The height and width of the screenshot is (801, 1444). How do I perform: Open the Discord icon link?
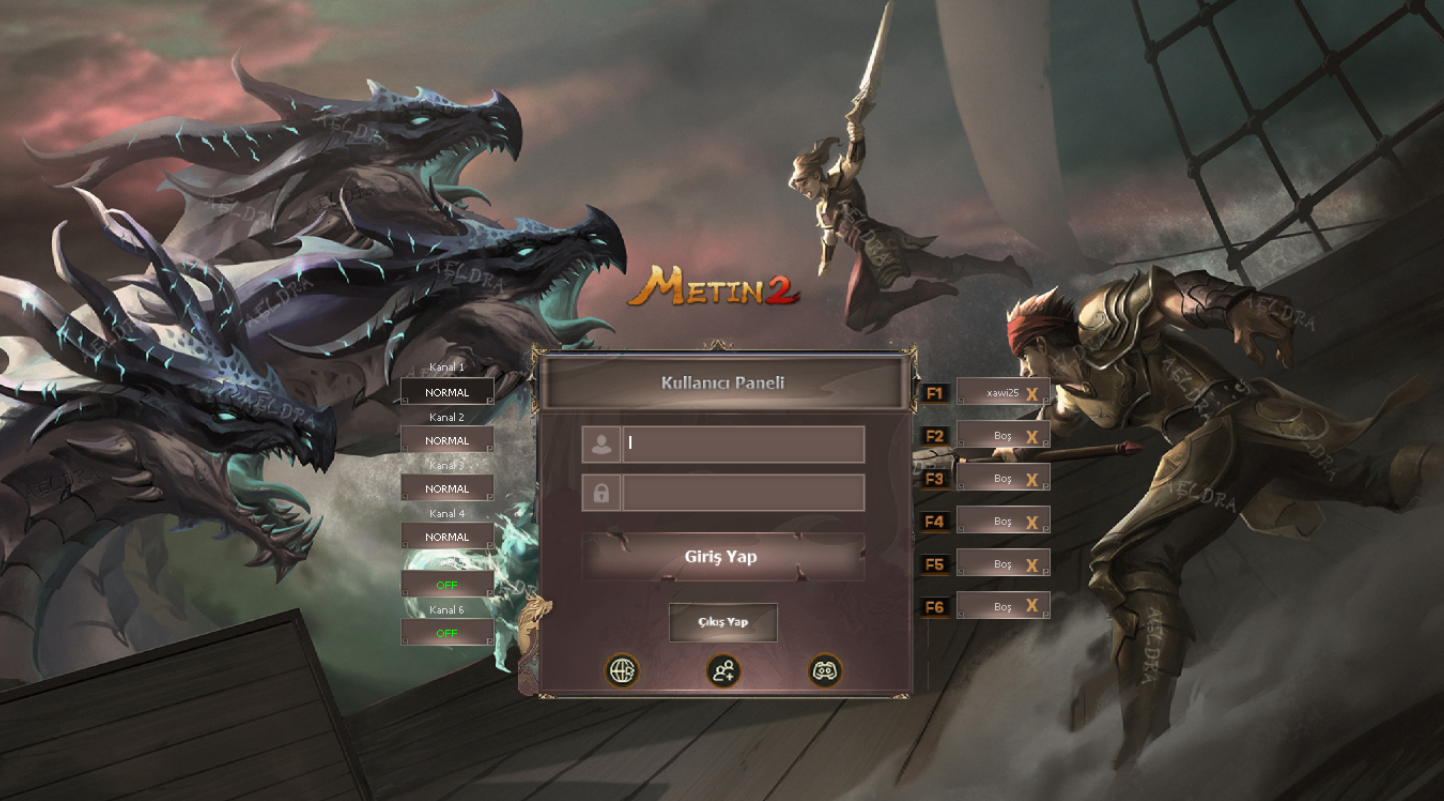[825, 670]
